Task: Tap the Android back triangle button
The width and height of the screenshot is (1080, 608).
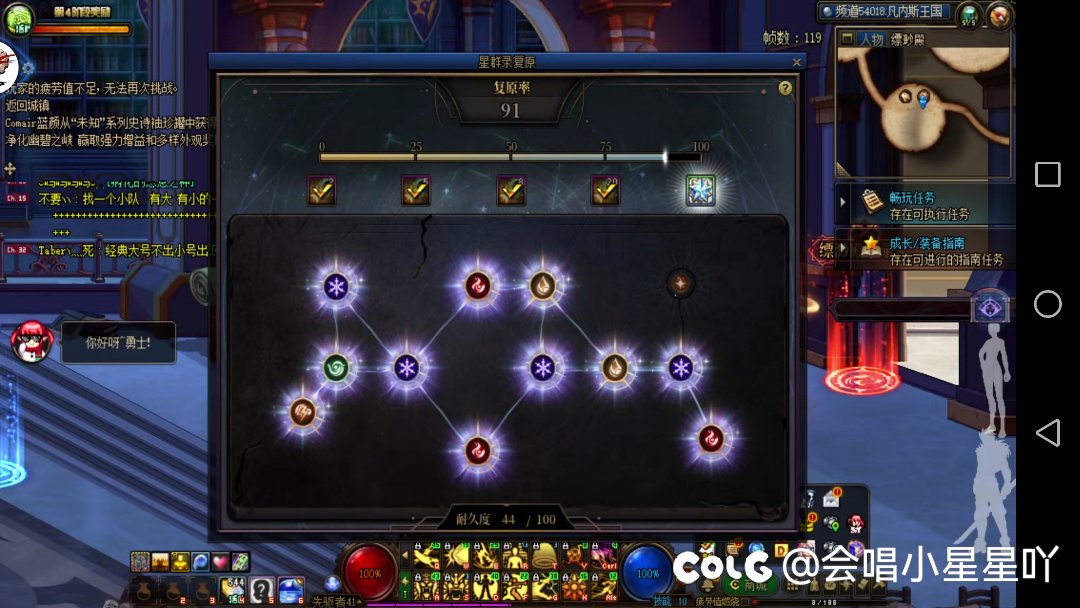Action: (1047, 432)
